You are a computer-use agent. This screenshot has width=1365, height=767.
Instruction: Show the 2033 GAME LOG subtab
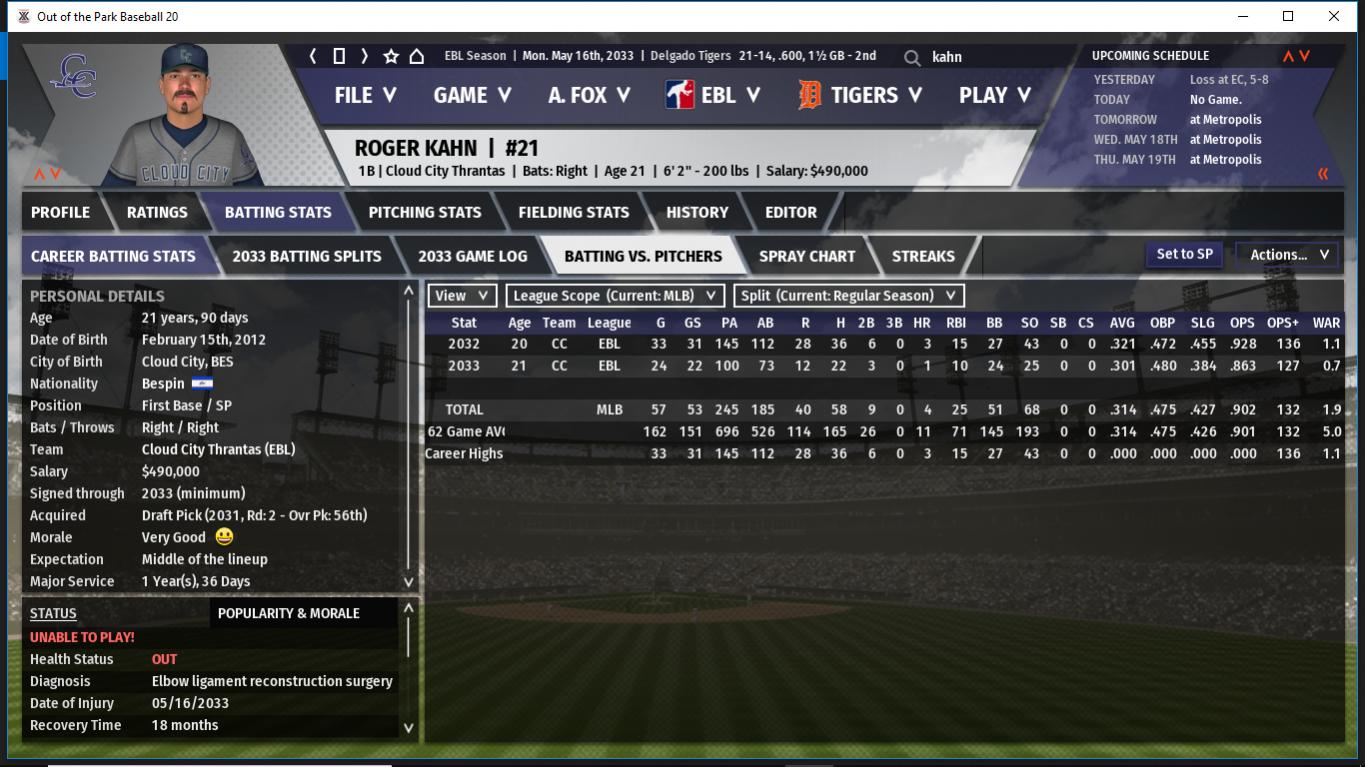(x=472, y=256)
